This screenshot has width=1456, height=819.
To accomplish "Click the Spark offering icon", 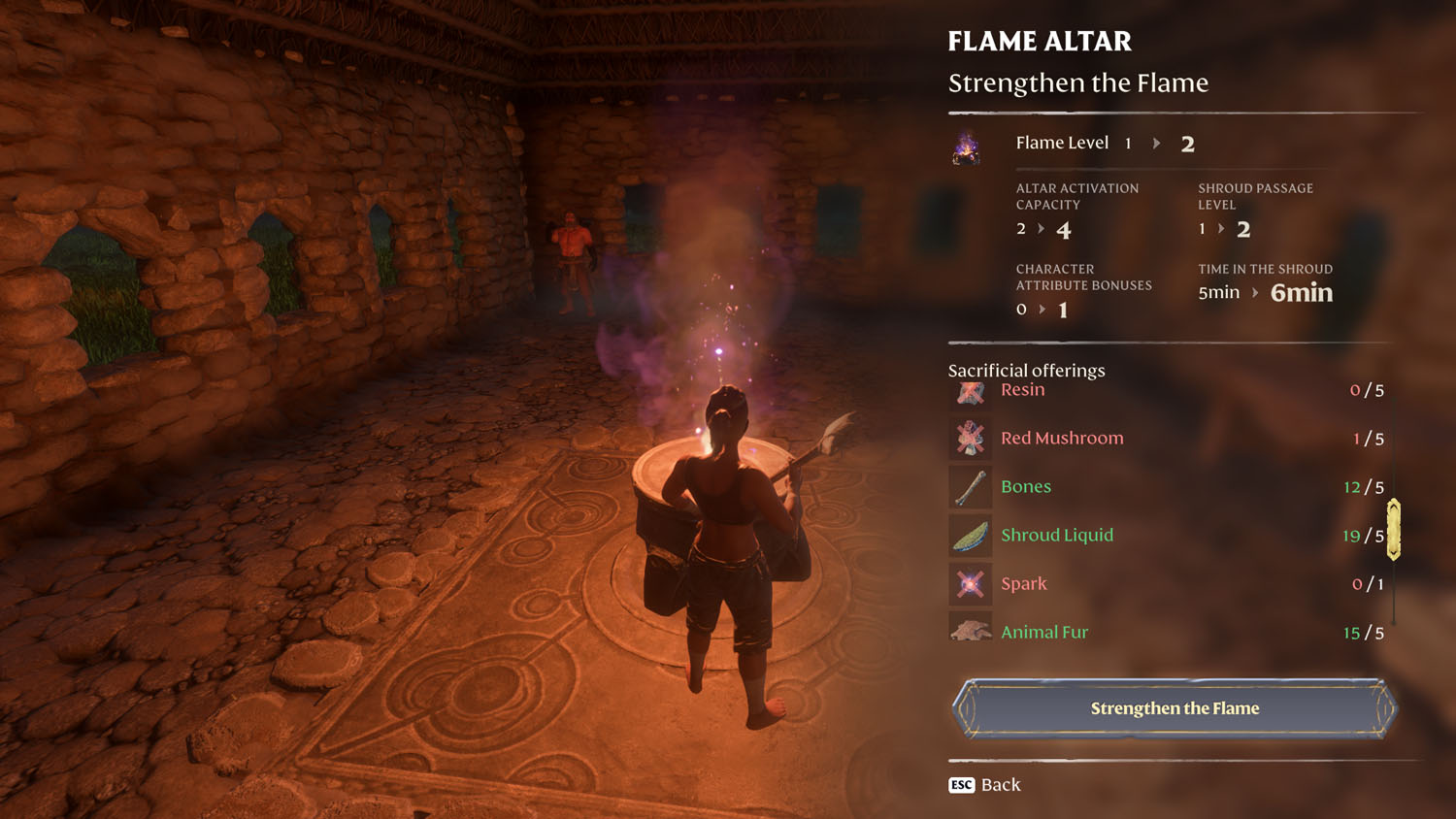I will [x=969, y=583].
